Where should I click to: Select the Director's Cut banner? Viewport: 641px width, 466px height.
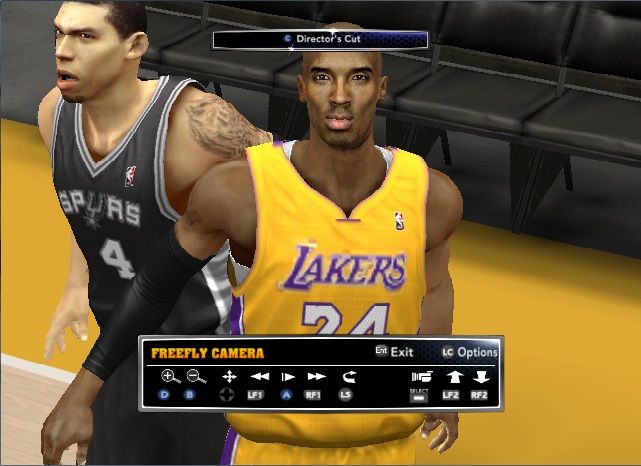(320, 40)
